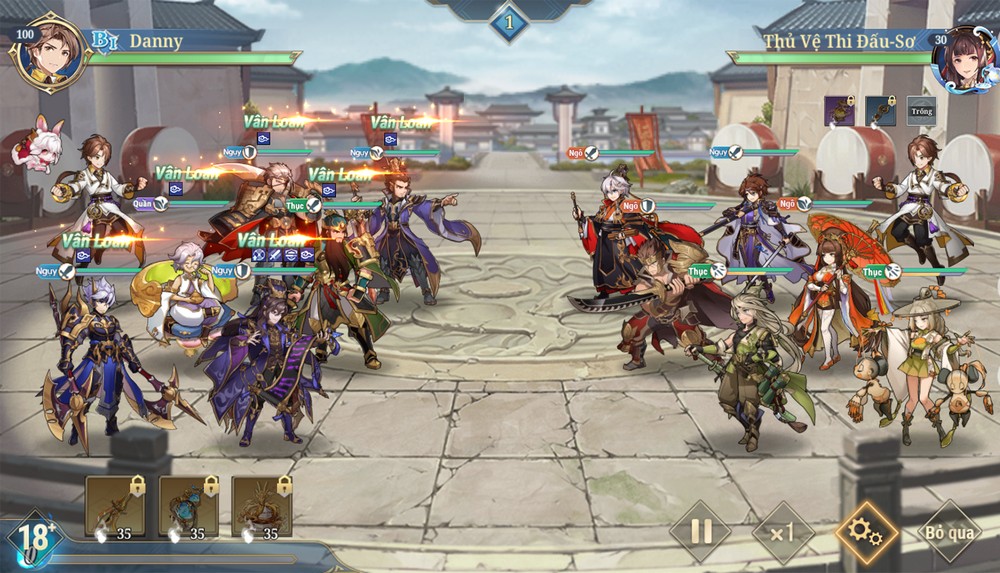Inspect the enemy's purple locked artifact slot

[839, 111]
